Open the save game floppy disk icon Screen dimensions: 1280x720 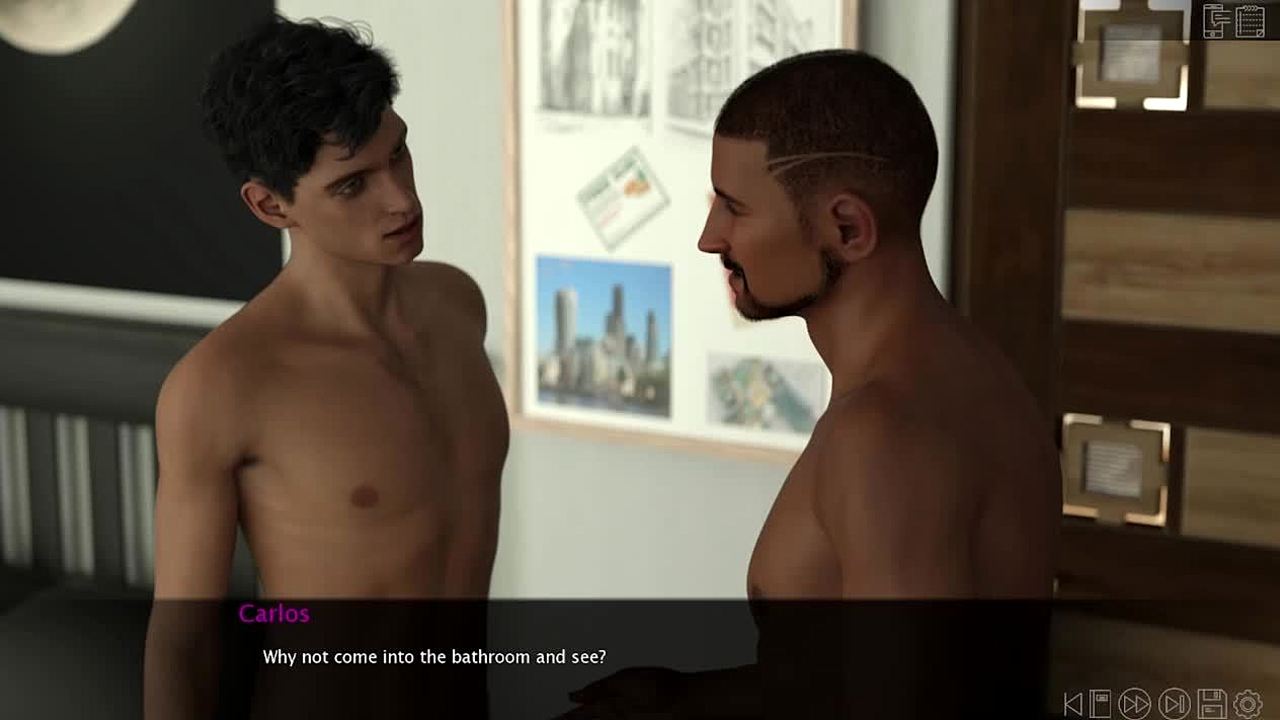[x=1212, y=704]
